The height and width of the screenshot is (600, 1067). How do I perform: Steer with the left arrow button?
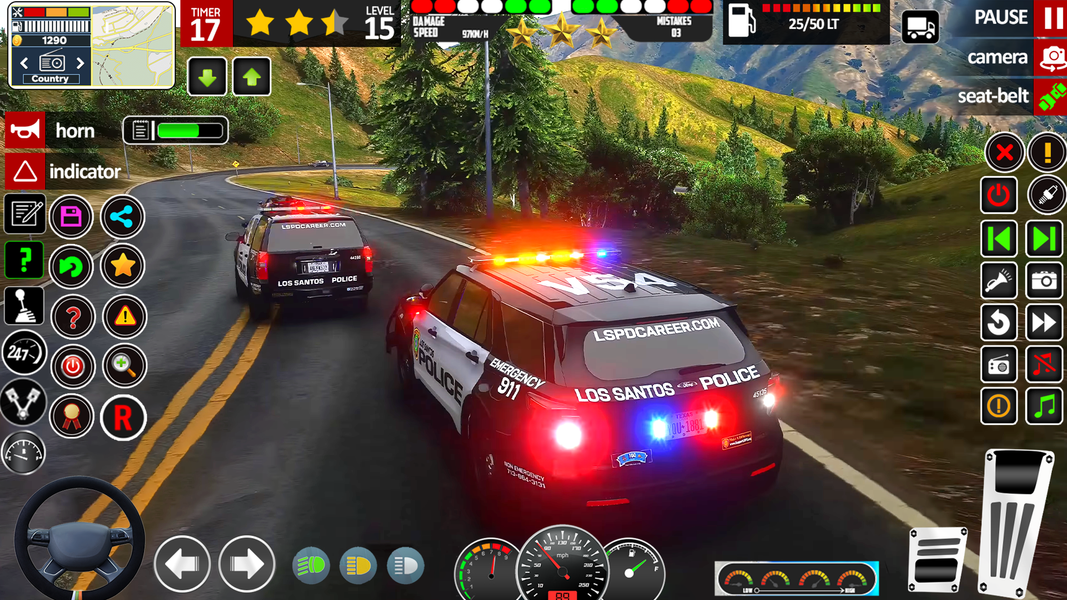click(181, 564)
